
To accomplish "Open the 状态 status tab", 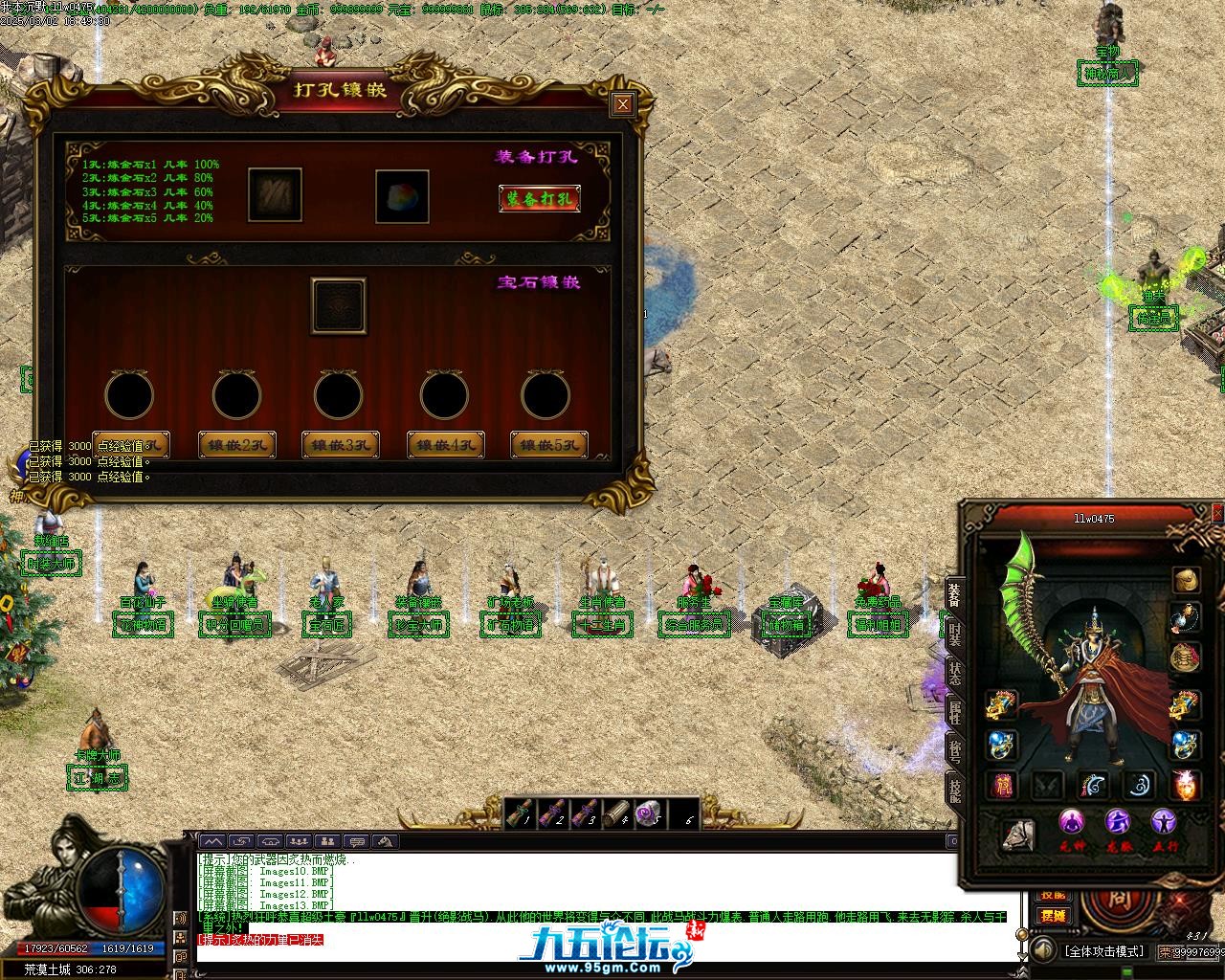I will [954, 672].
